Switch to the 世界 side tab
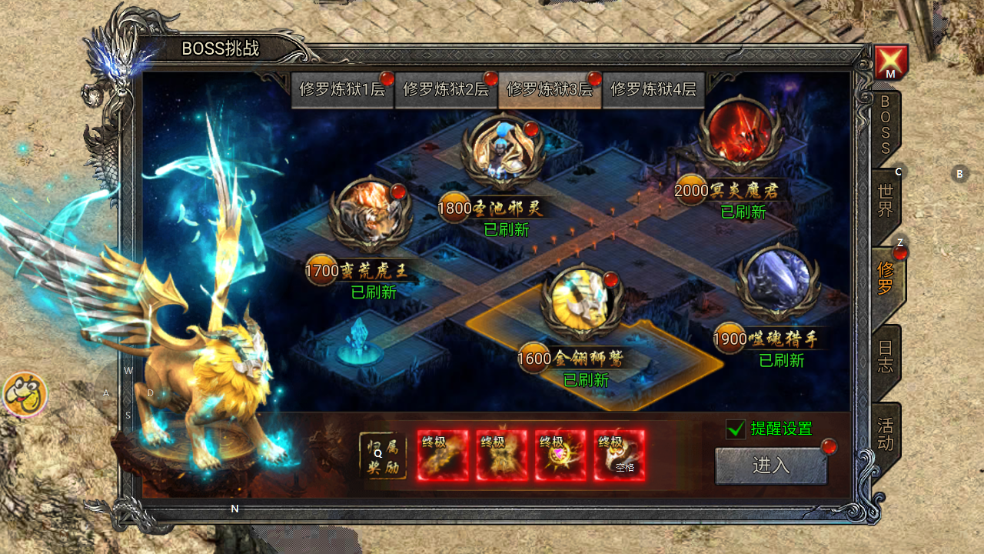Image resolution: width=984 pixels, height=554 pixels. 886,200
